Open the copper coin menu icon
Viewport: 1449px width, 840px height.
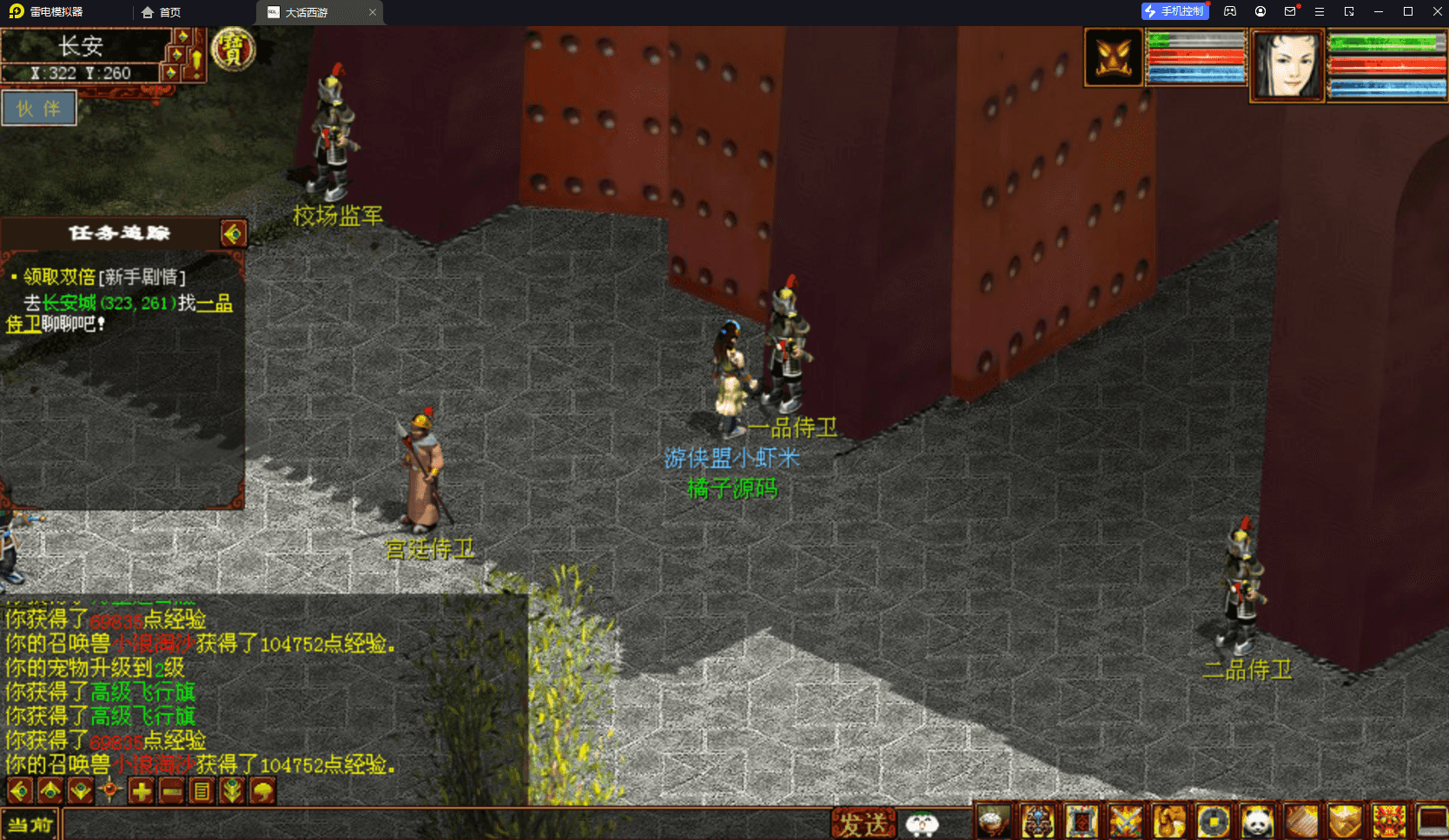[x=1214, y=821]
